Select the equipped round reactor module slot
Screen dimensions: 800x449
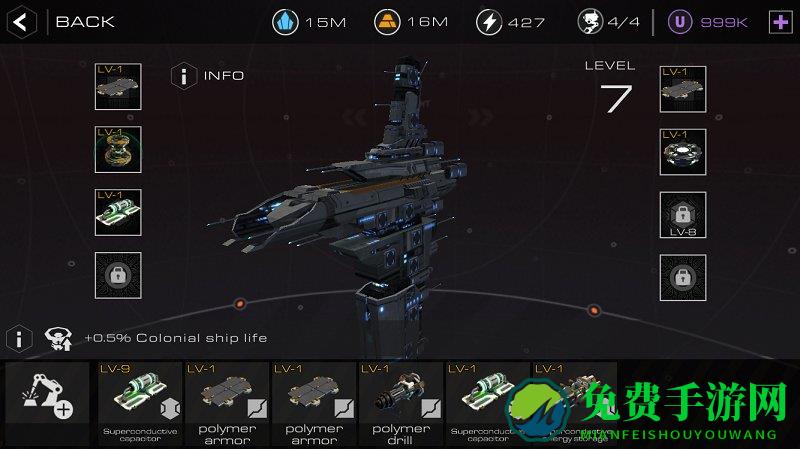pyautogui.click(x=683, y=151)
